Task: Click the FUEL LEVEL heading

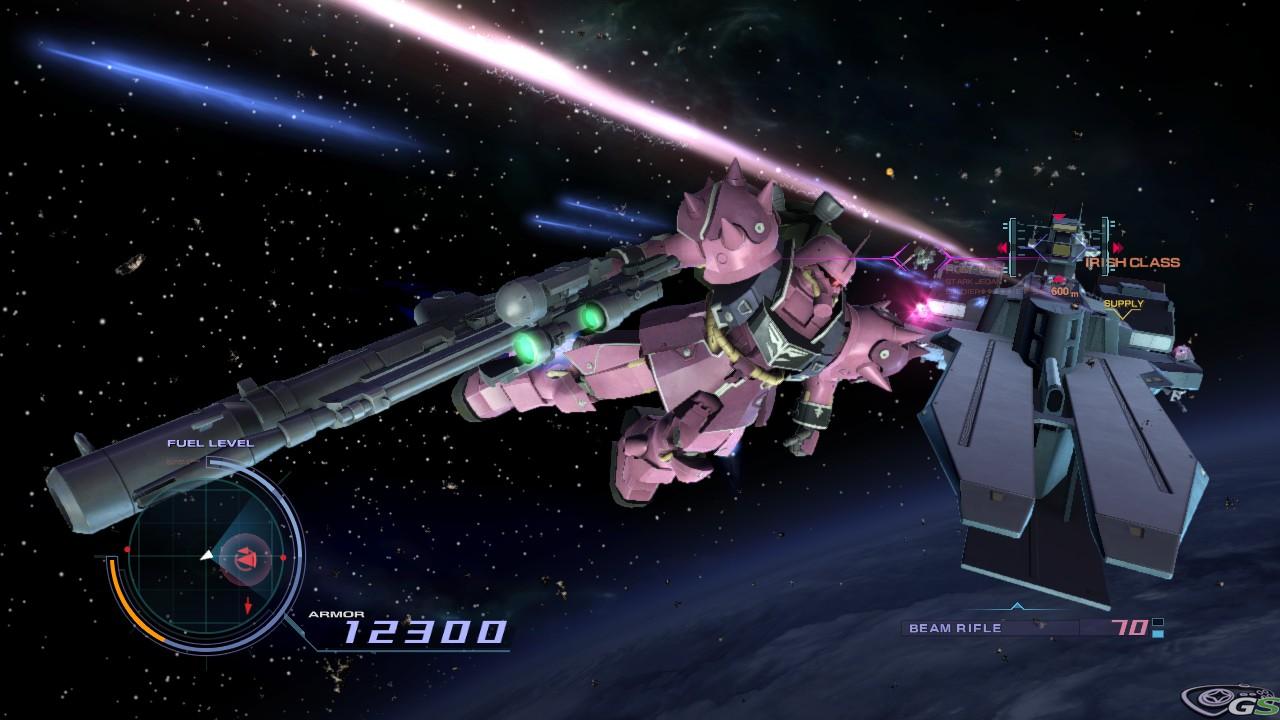Action: pyautogui.click(x=210, y=443)
